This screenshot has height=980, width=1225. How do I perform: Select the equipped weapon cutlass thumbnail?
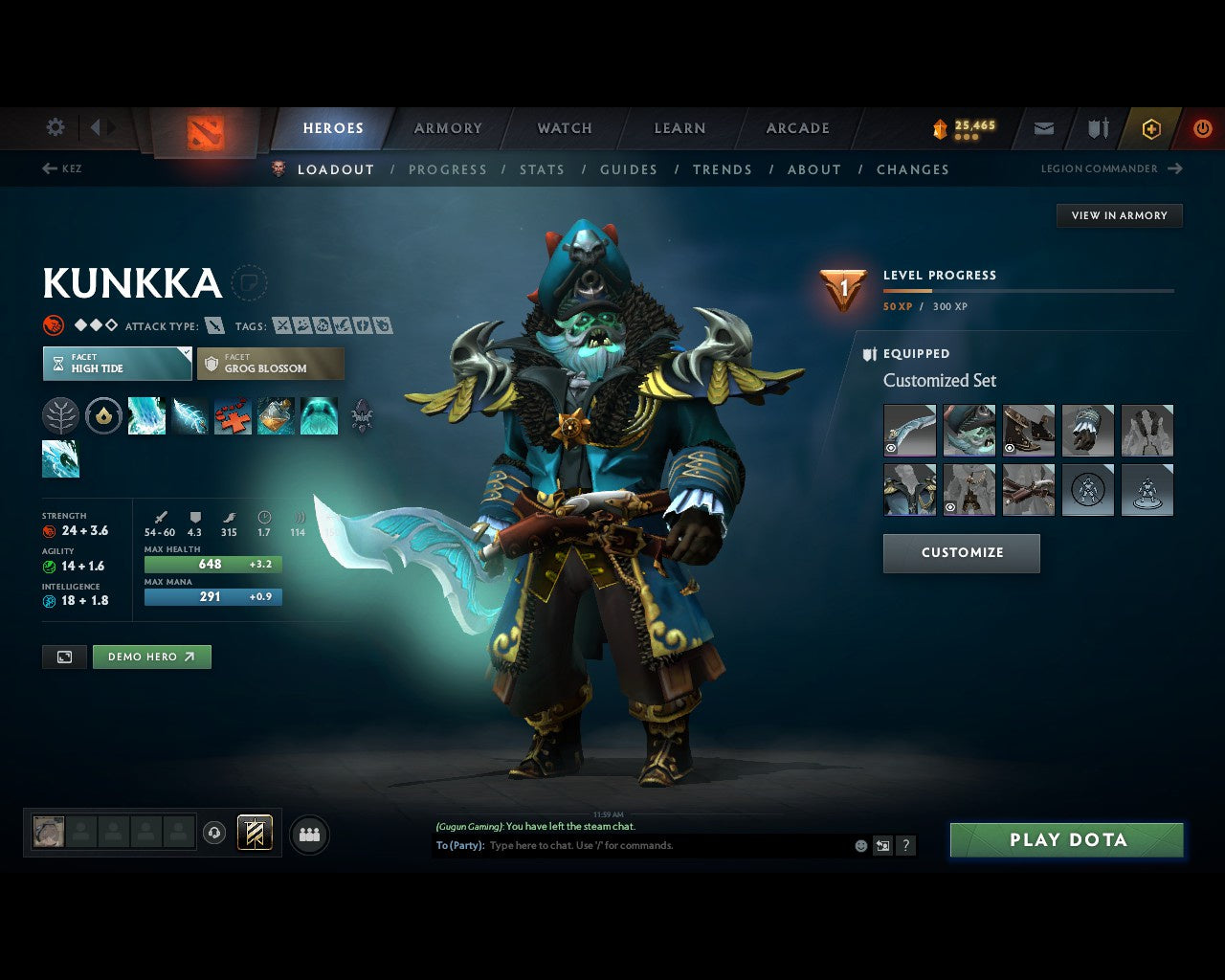click(x=909, y=430)
